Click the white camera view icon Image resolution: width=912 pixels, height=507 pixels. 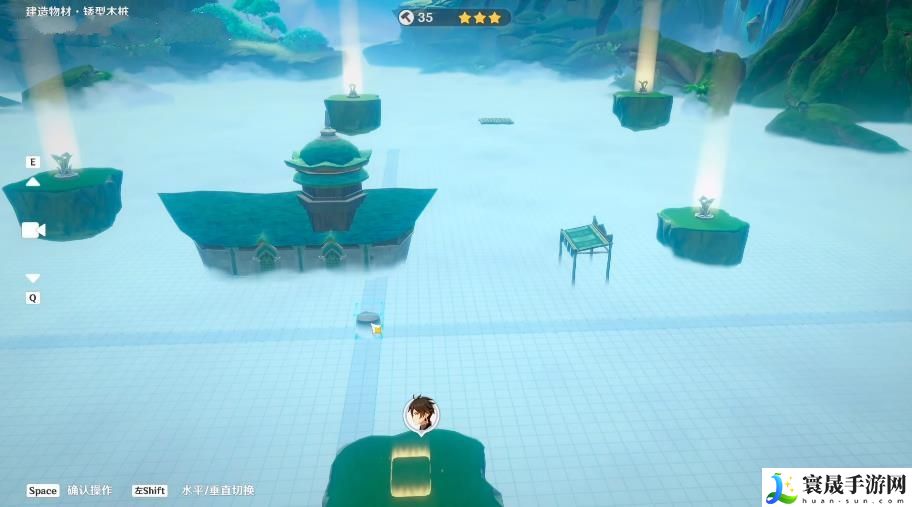33,231
